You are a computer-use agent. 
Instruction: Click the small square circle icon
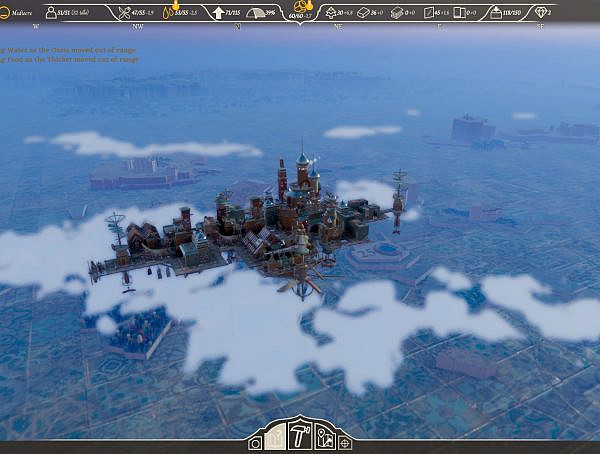255,442
